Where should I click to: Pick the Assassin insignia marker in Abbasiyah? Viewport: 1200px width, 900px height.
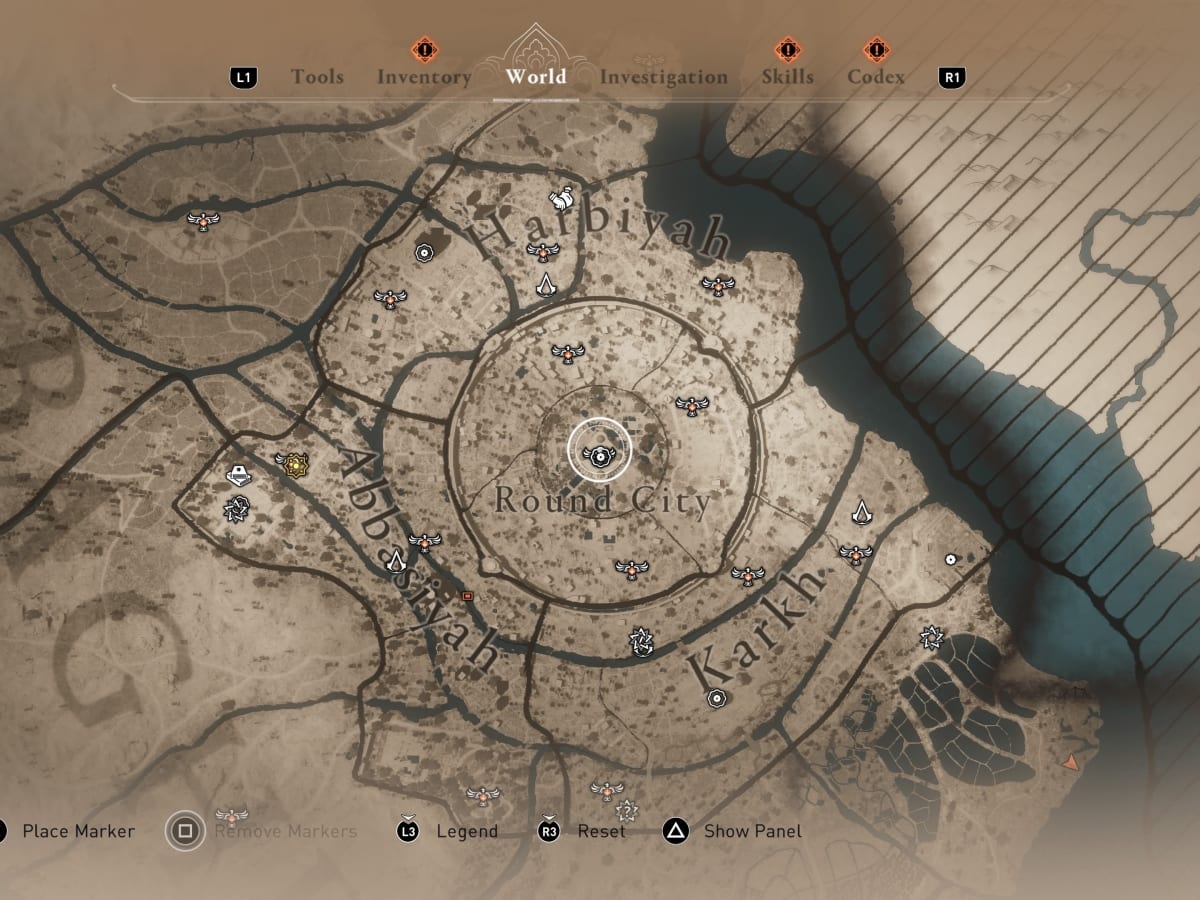(x=395, y=559)
